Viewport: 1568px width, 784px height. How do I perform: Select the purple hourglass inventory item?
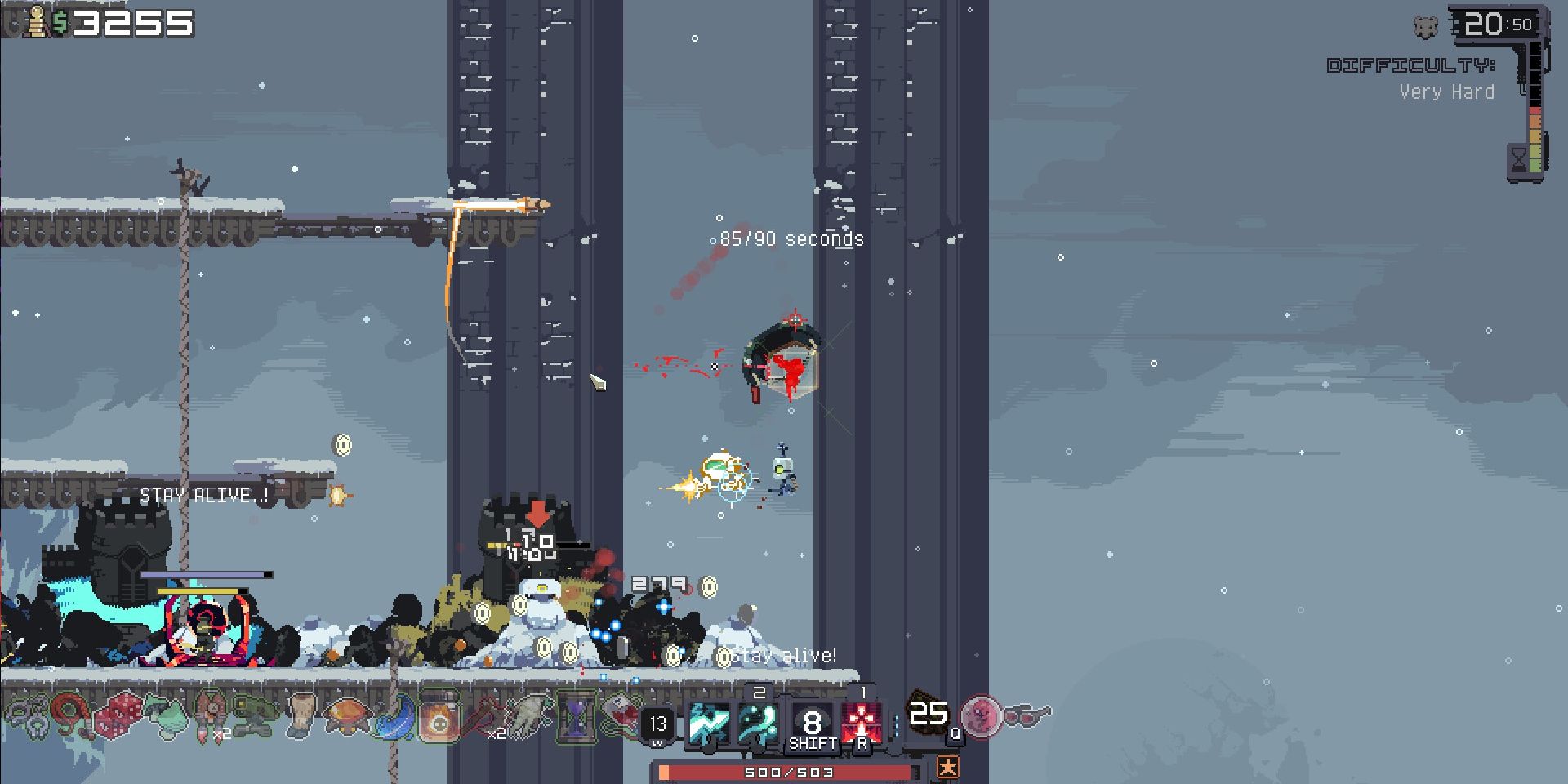[x=577, y=720]
